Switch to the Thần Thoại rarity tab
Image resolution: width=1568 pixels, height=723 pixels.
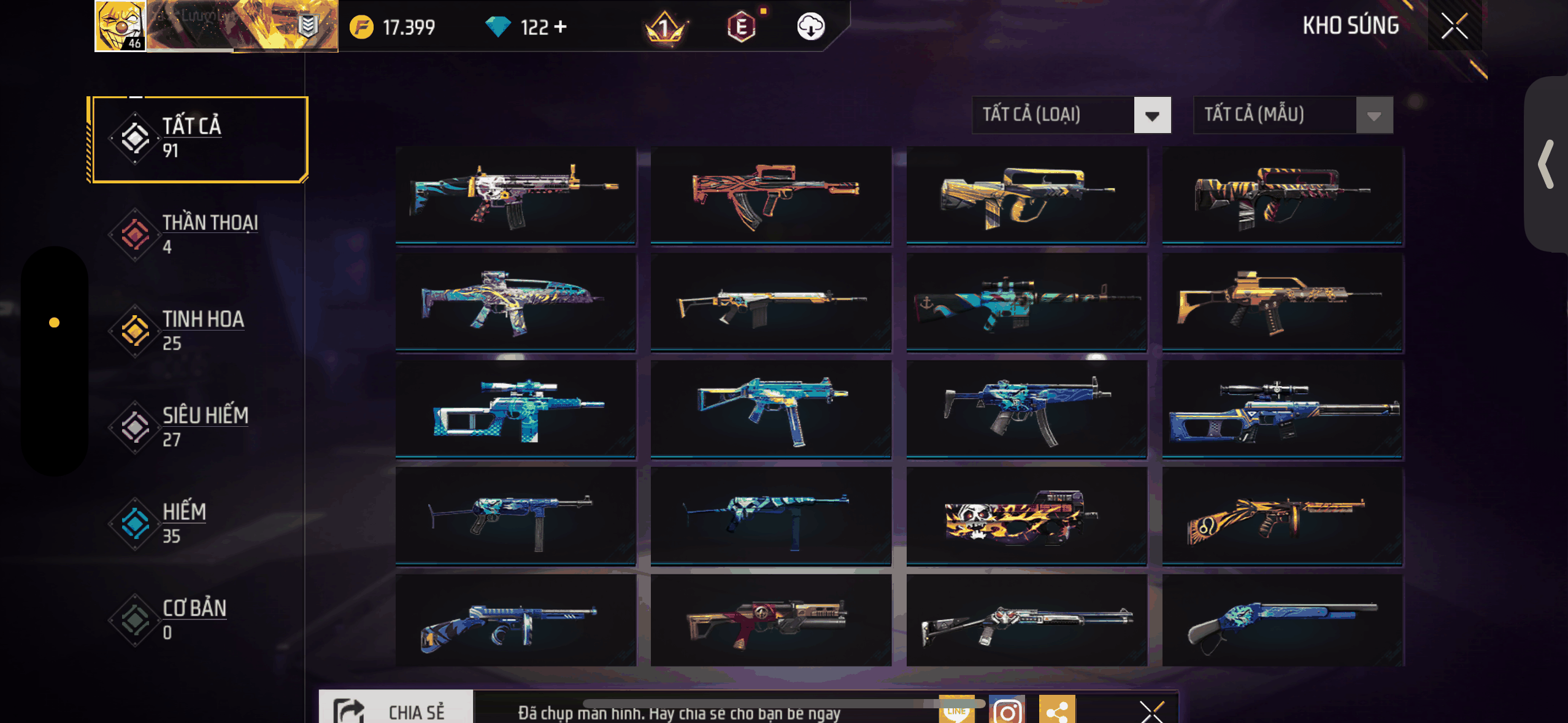pos(196,234)
